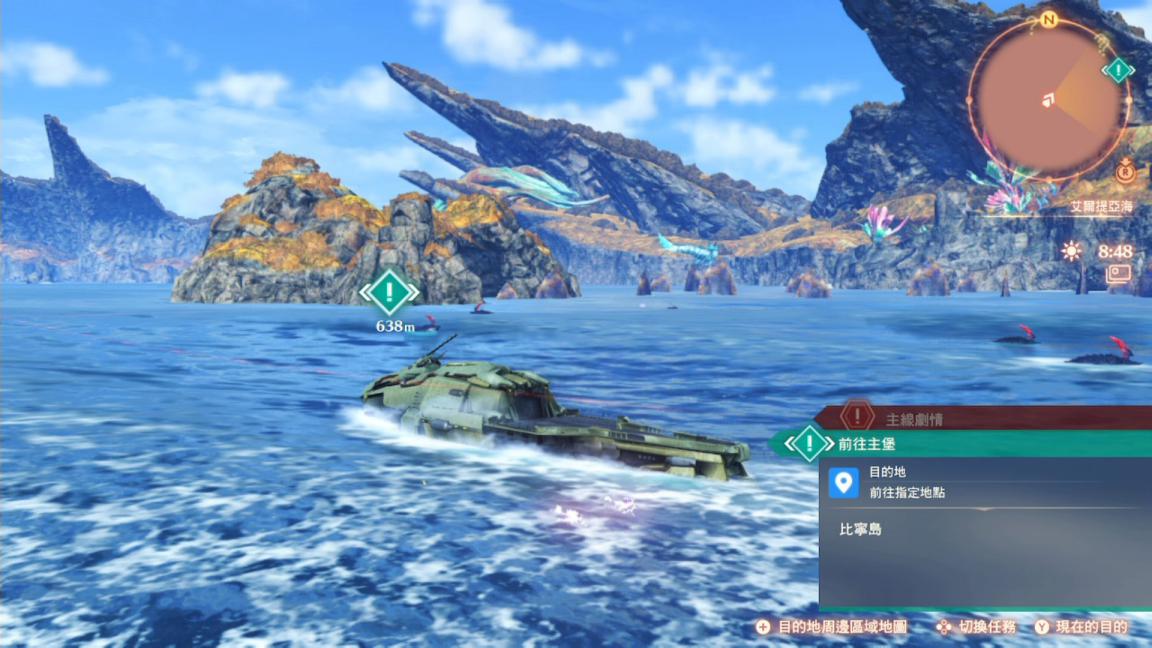Click the 638m destination waypoint marker
1152x648 pixels.
click(389, 293)
